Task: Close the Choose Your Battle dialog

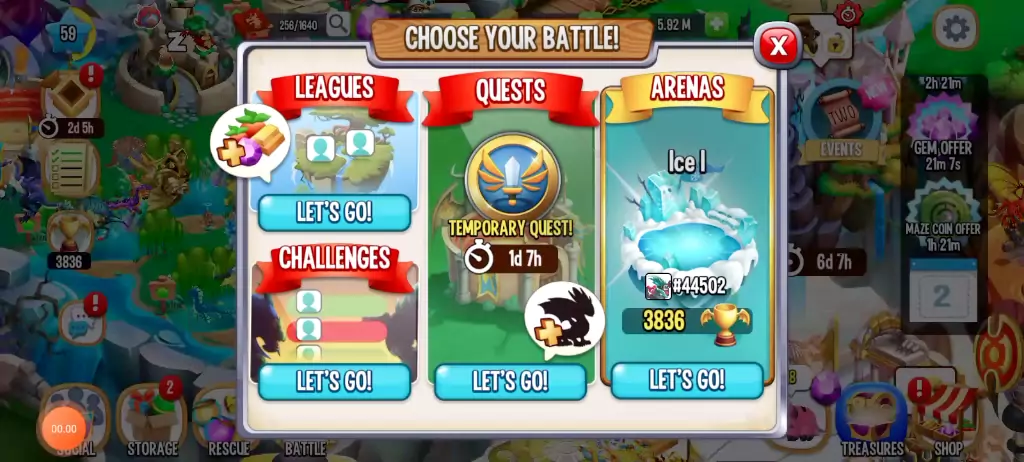Action: [777, 45]
